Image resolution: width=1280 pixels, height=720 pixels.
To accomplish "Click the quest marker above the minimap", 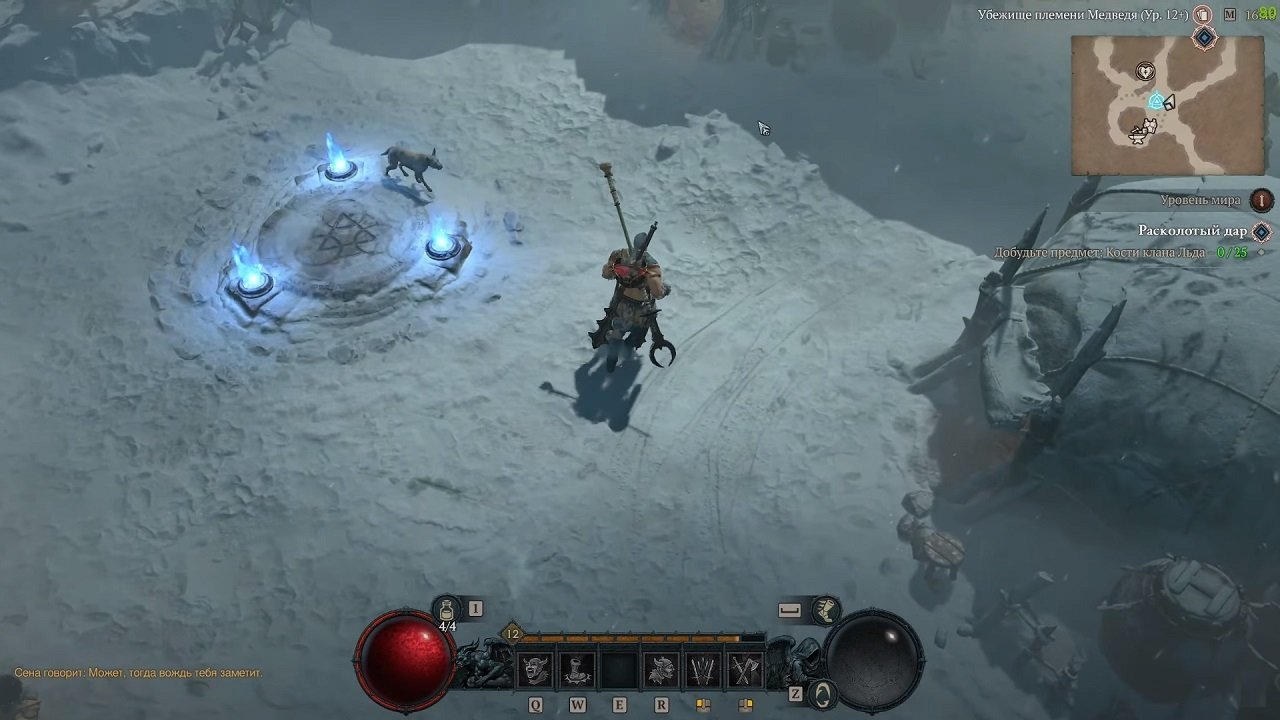I will [1205, 38].
